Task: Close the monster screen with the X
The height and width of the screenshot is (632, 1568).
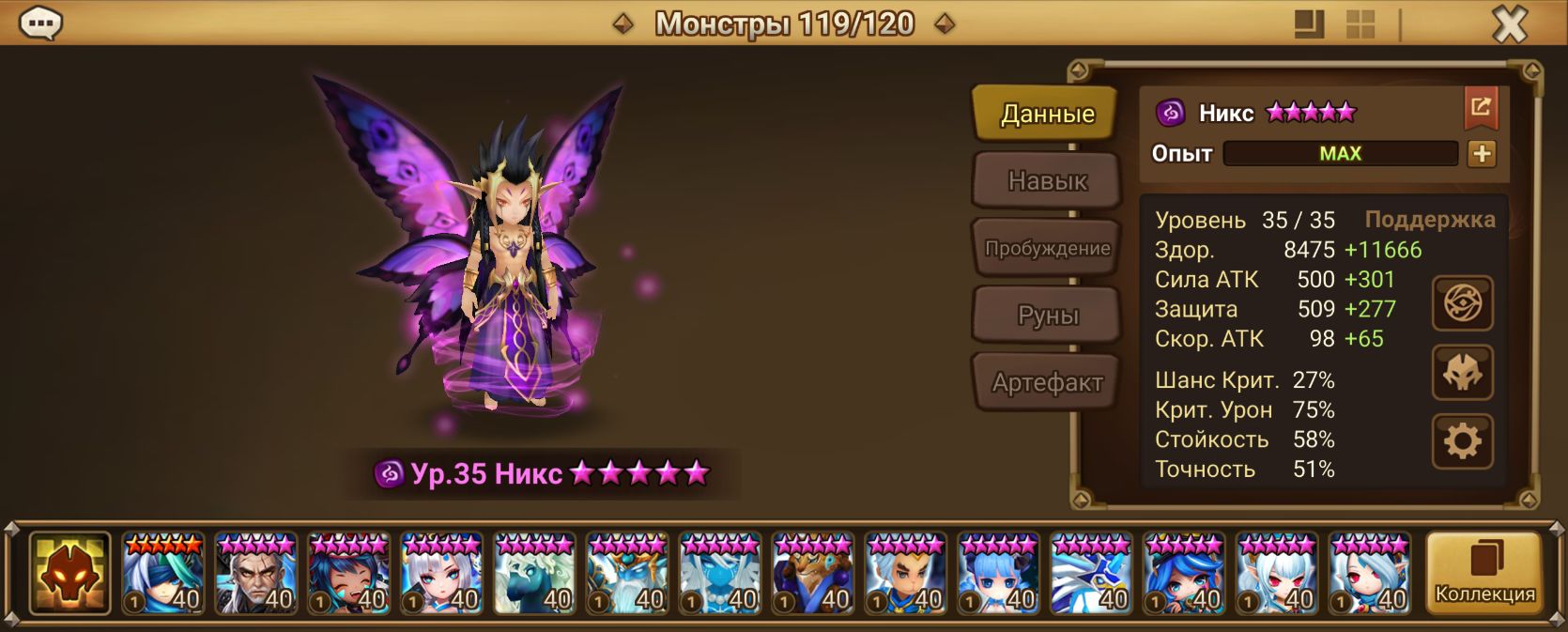Action: pyautogui.click(x=1510, y=23)
